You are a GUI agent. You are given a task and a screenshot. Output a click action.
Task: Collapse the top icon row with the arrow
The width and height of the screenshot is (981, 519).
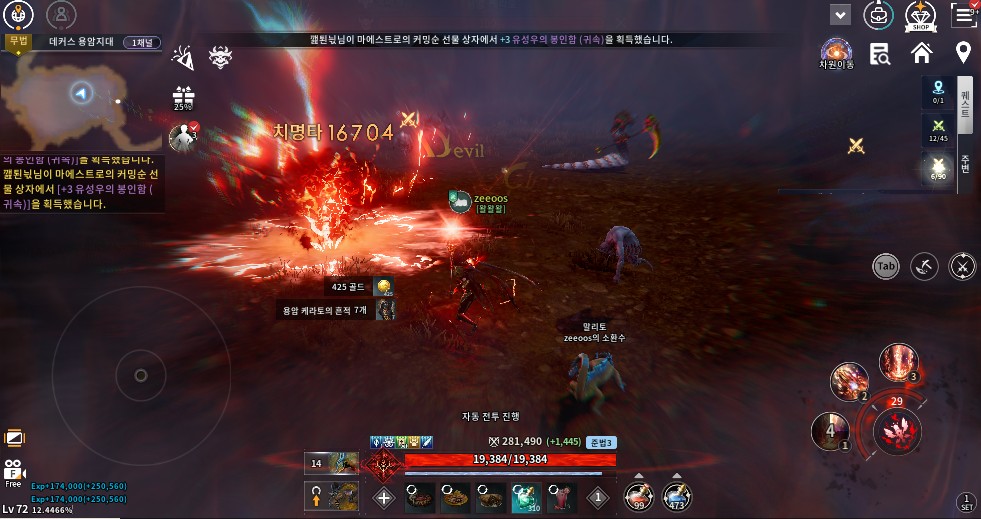[841, 15]
